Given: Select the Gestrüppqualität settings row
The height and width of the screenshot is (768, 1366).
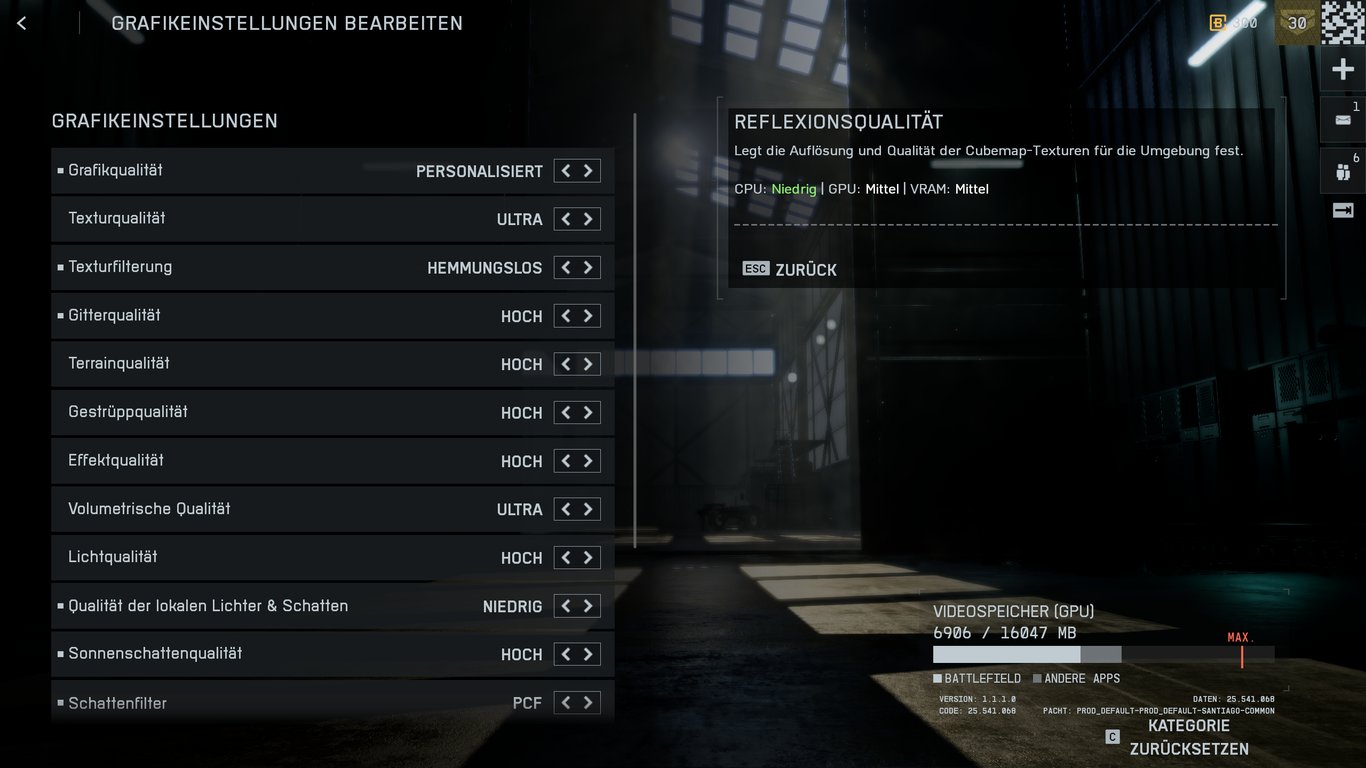Looking at the screenshot, I should tap(300, 412).
